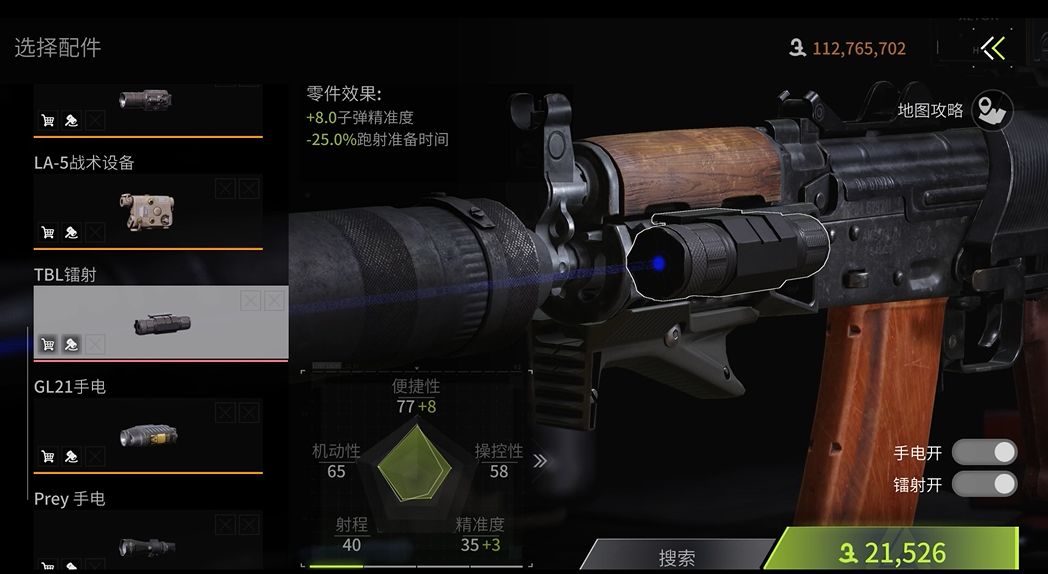Open the 地图攻略 map guide

click(x=991, y=110)
